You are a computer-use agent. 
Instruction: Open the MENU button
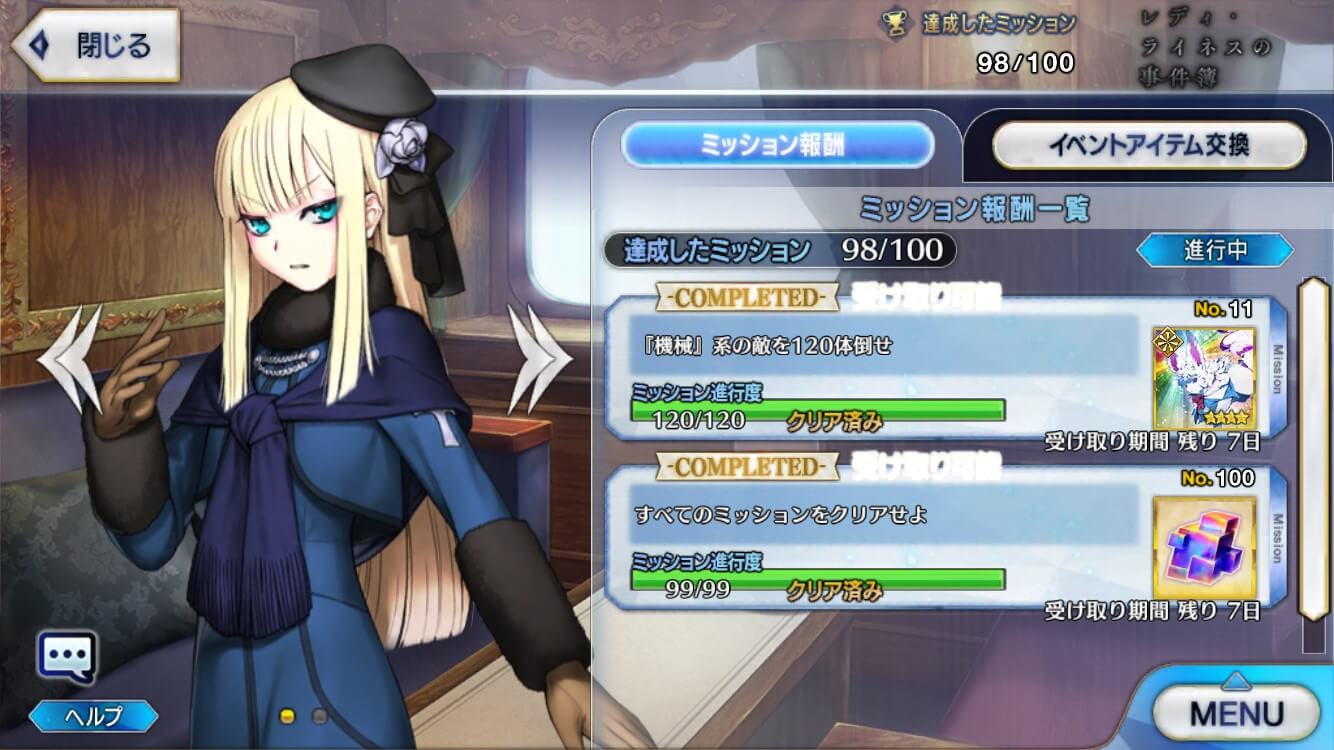1236,713
